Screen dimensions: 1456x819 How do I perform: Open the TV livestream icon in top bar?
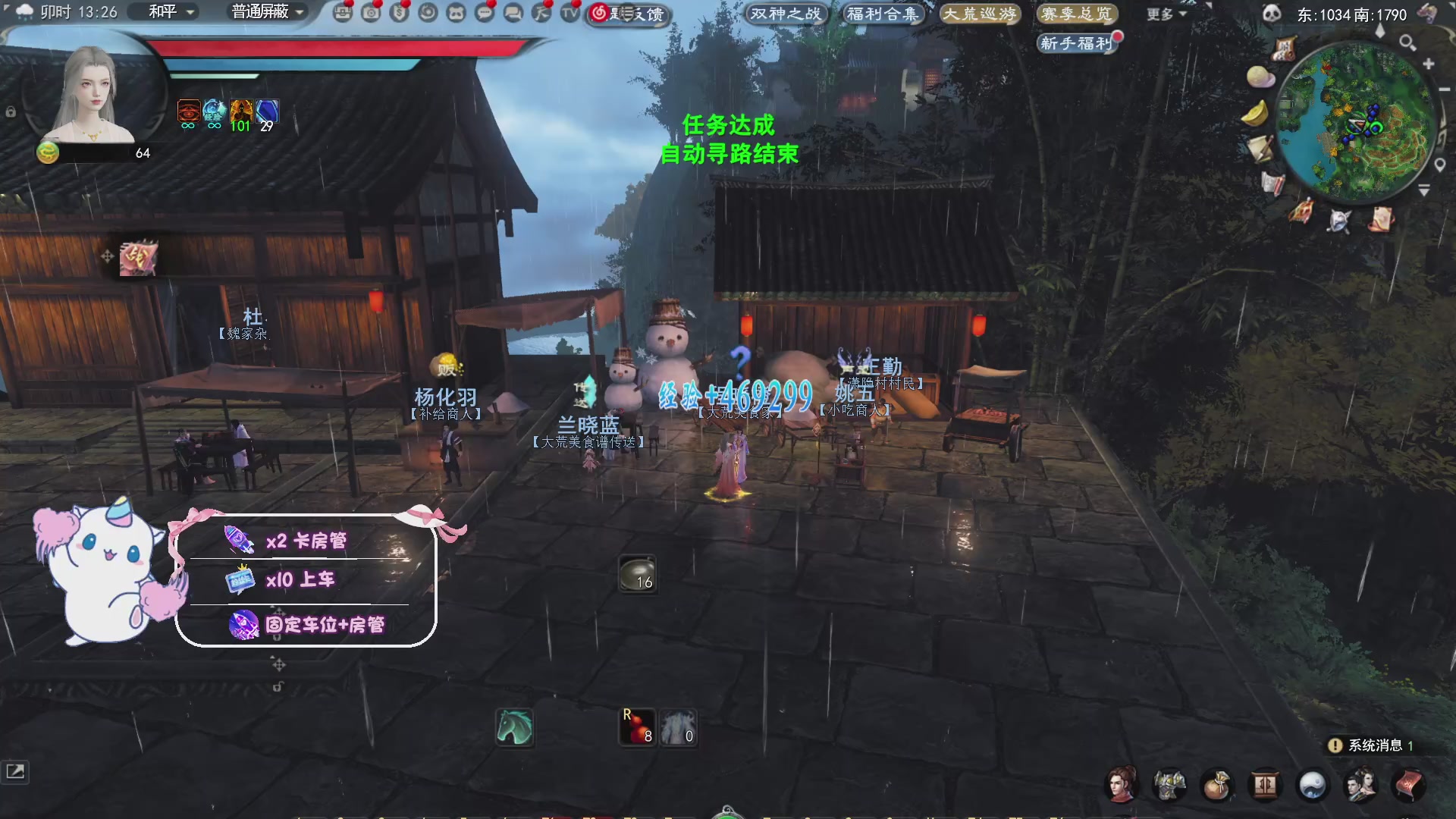click(570, 14)
